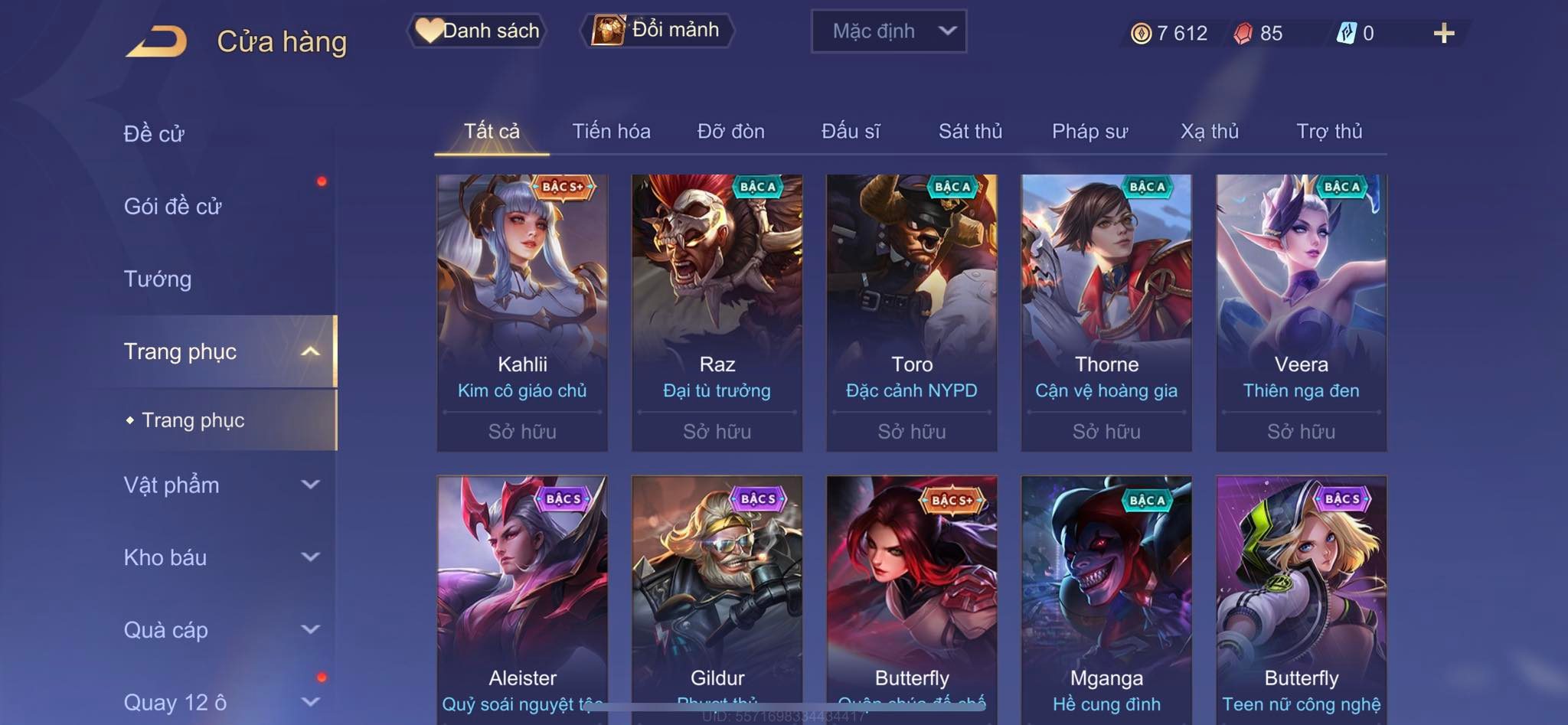Expand the Mặc định sort dropdown
Screen dimensions: 1568x725
point(888,31)
